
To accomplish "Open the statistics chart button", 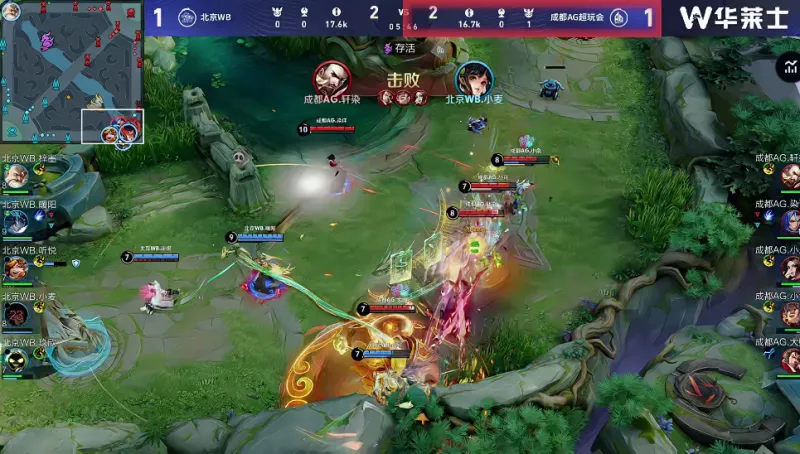I will (x=788, y=68).
